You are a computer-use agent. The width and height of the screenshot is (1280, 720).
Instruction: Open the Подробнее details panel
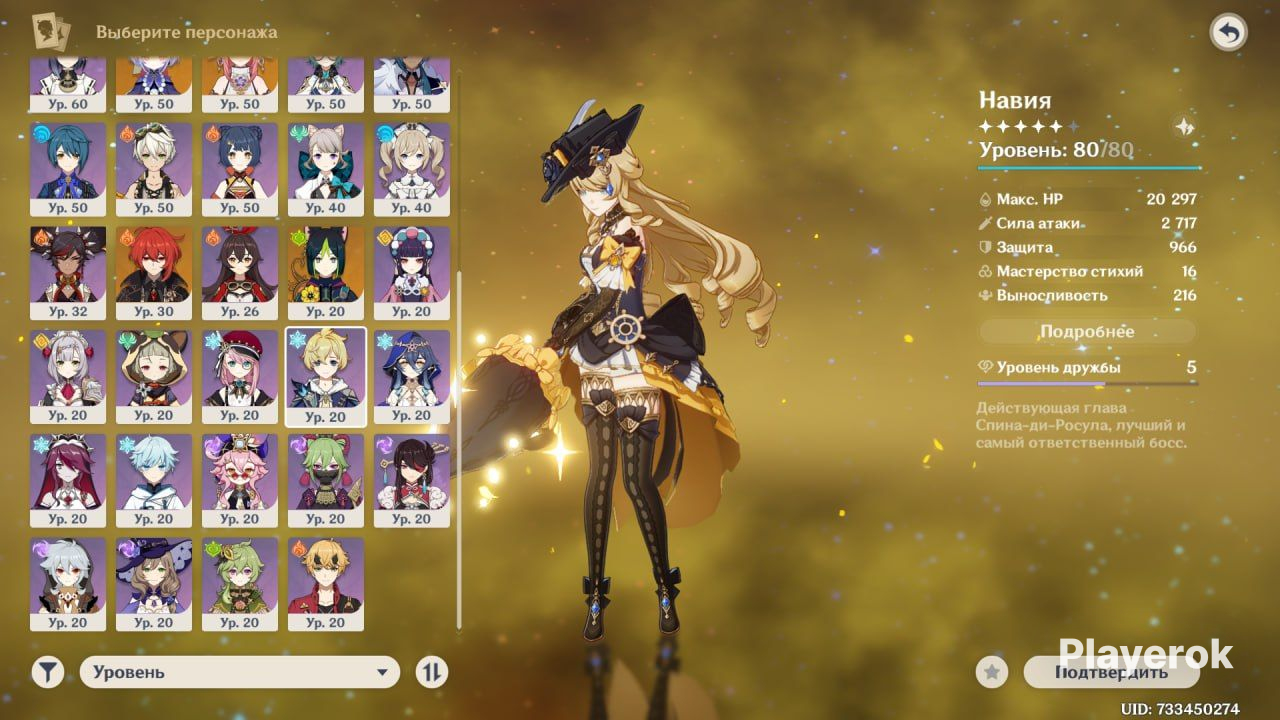1087,332
